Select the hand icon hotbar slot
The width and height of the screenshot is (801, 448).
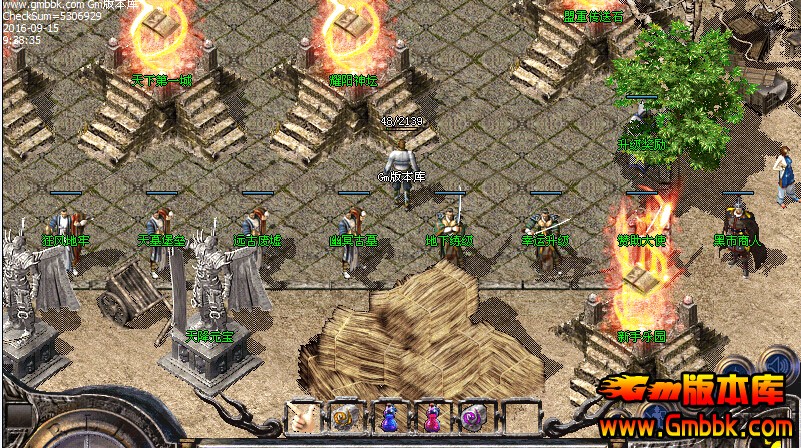[x=303, y=416]
